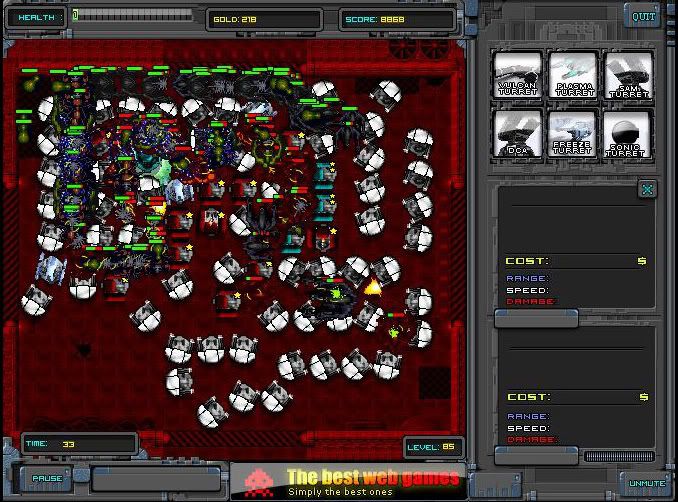
Task: Select the DCA turret
Action: tap(517, 134)
